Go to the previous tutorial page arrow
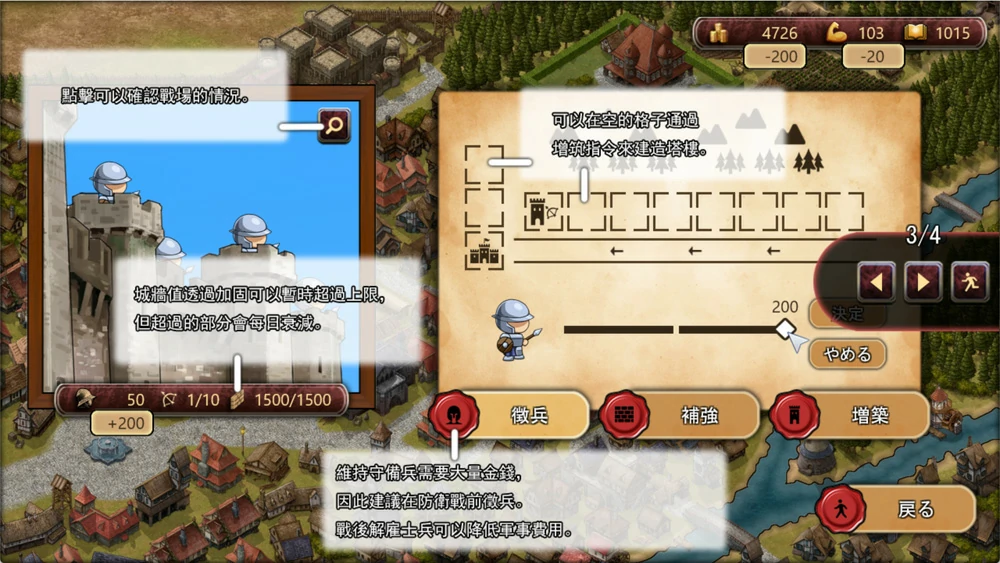This screenshot has width=1000, height=563. point(876,282)
